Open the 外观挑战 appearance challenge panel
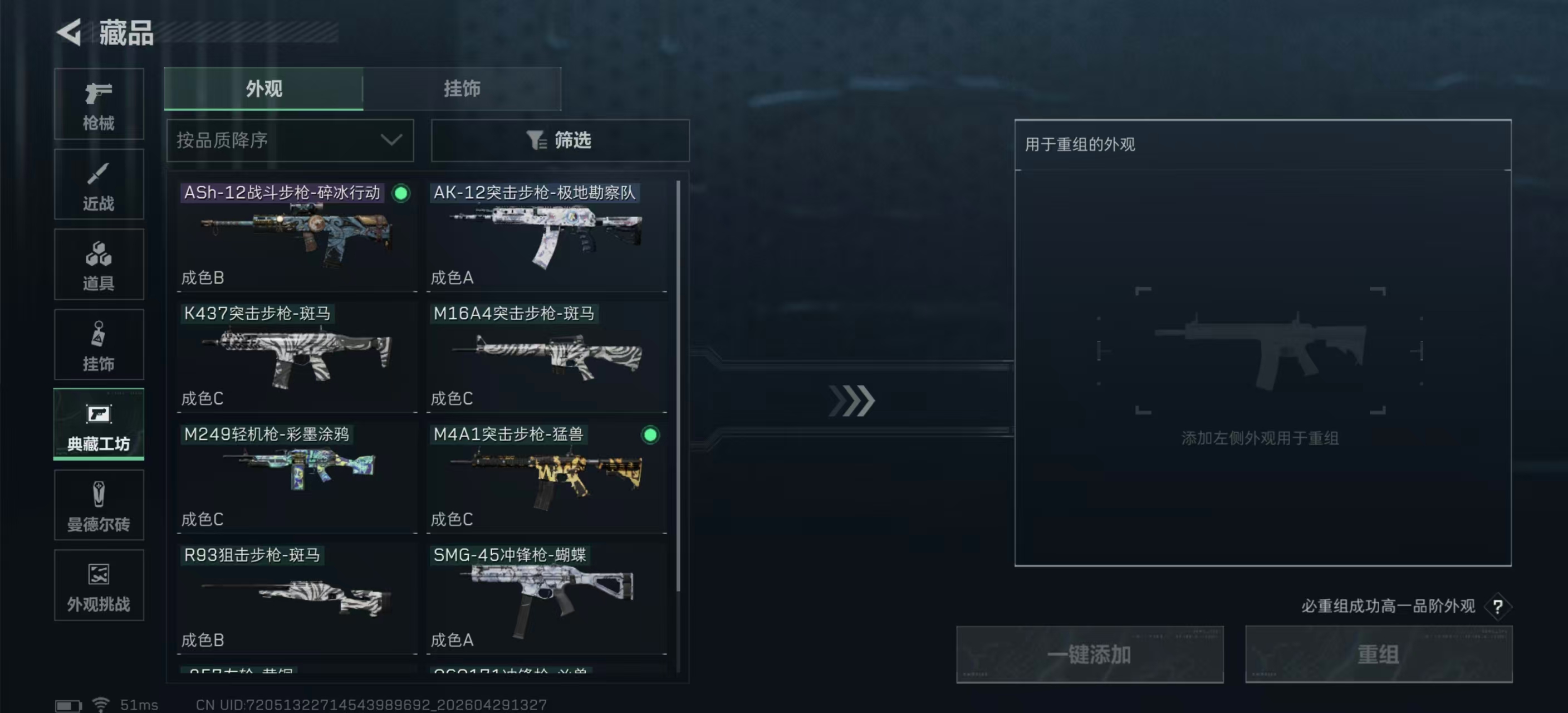The width and height of the screenshot is (1568, 713). [99, 586]
